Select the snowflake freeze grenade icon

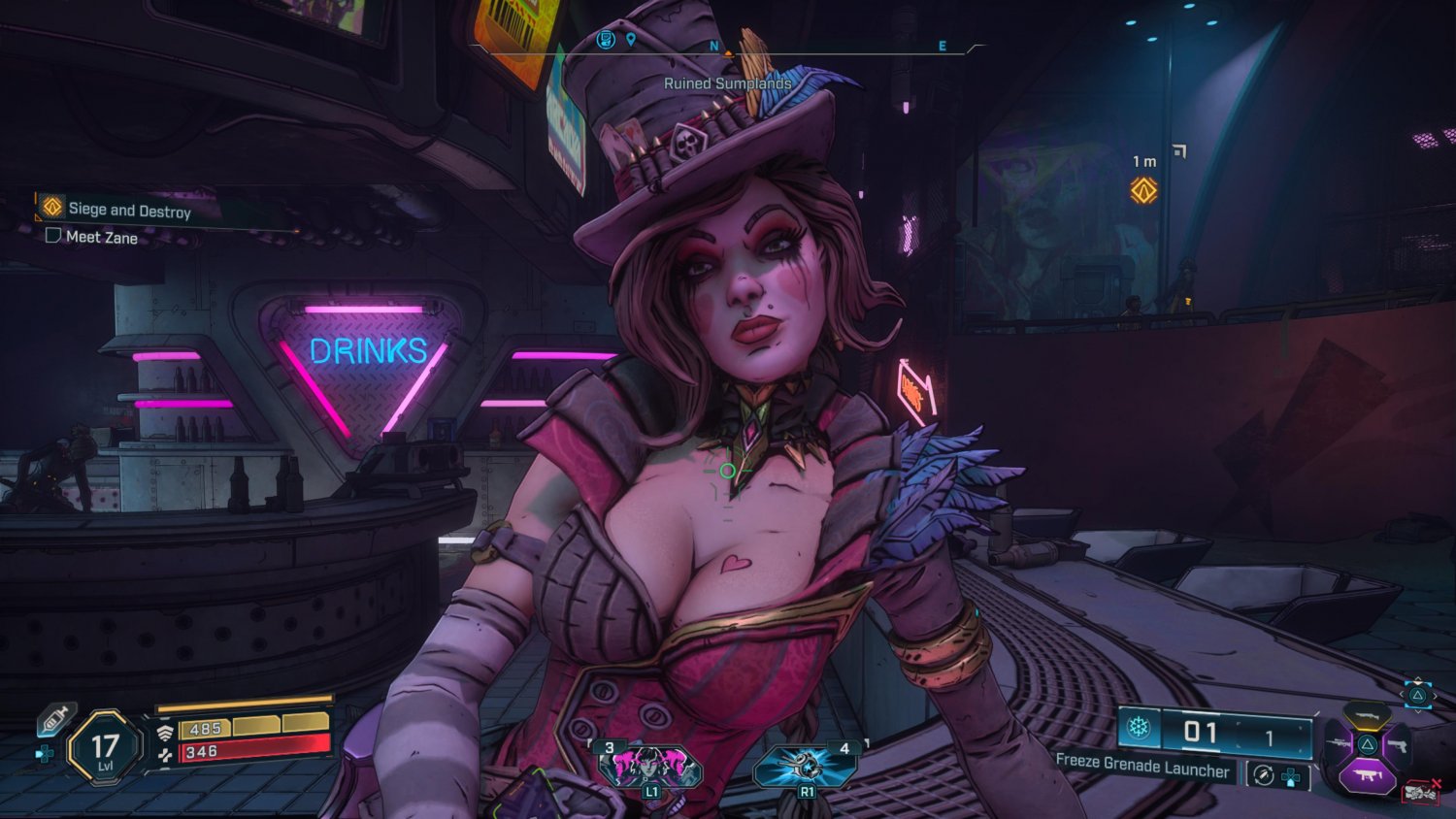1139,727
